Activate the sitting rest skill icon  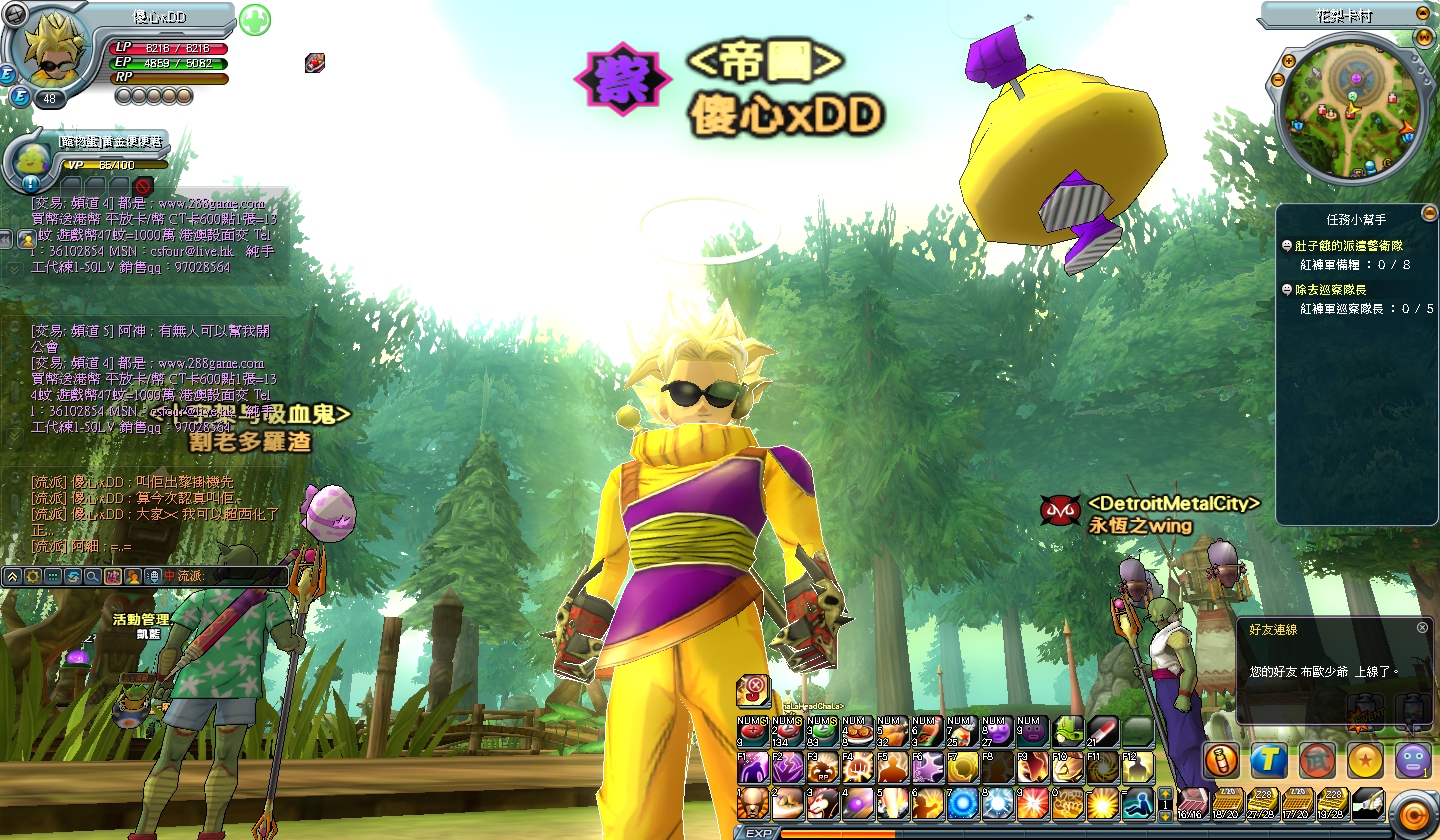tap(1137, 802)
